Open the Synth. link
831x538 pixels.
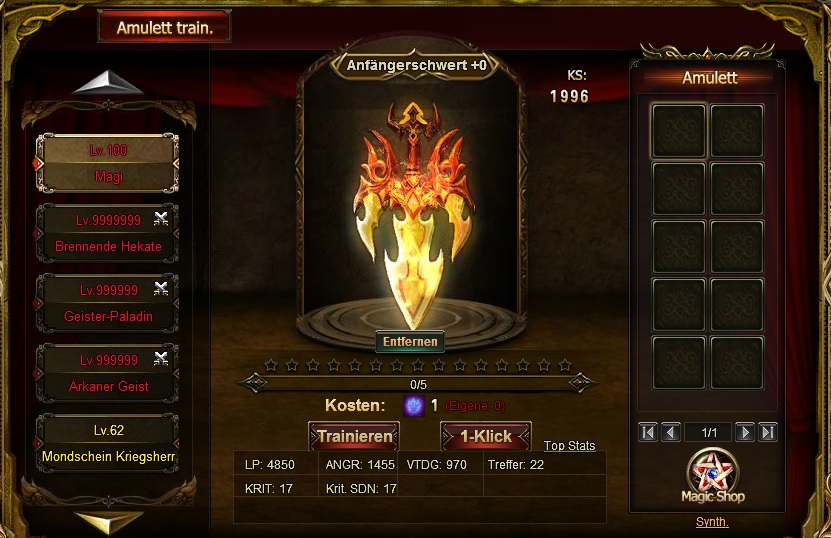click(712, 522)
